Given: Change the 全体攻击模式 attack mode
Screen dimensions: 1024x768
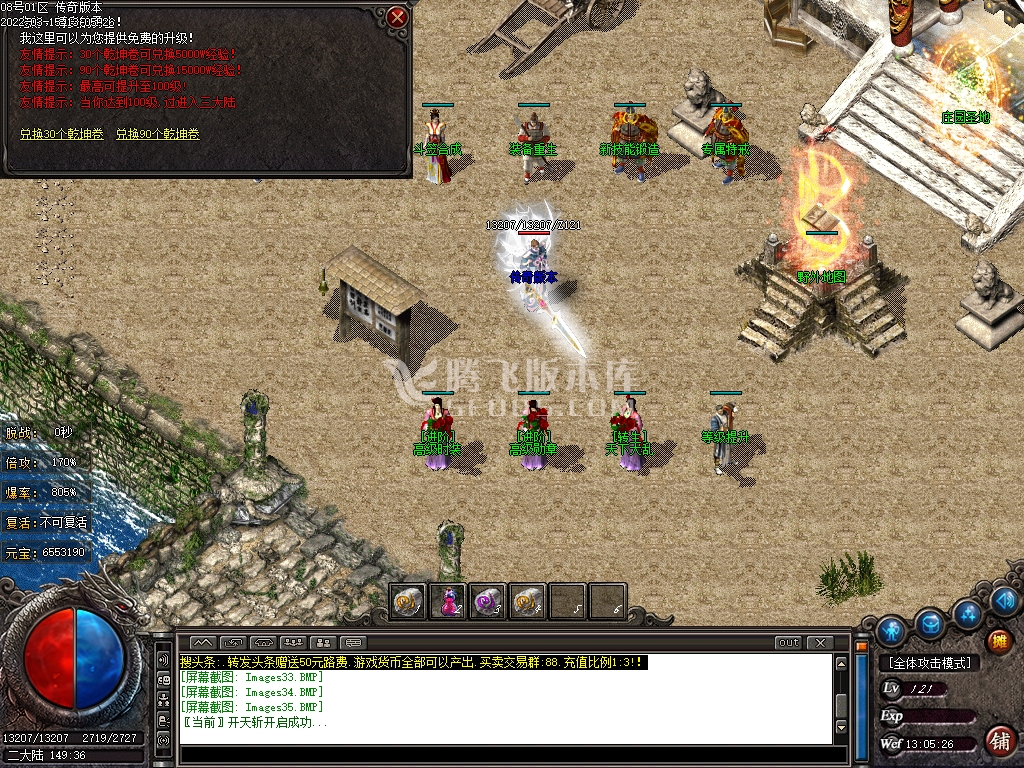Looking at the screenshot, I should (930, 663).
